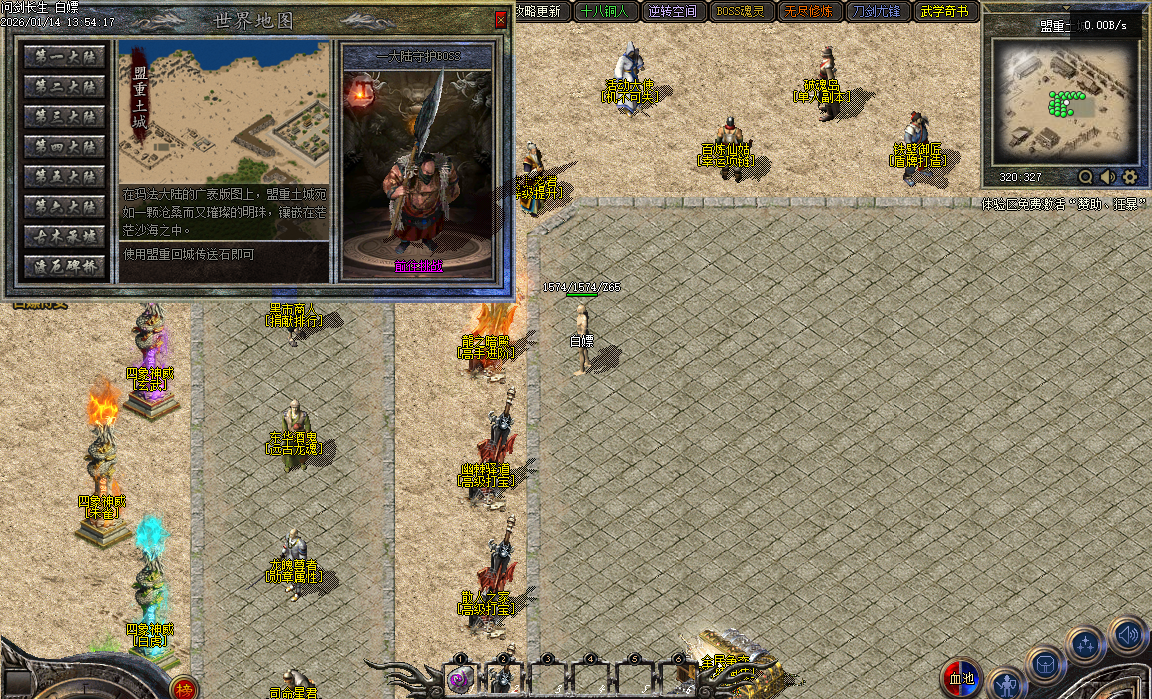Open the 武学奇书 top menu button
The width and height of the screenshot is (1152, 699).
(945, 12)
